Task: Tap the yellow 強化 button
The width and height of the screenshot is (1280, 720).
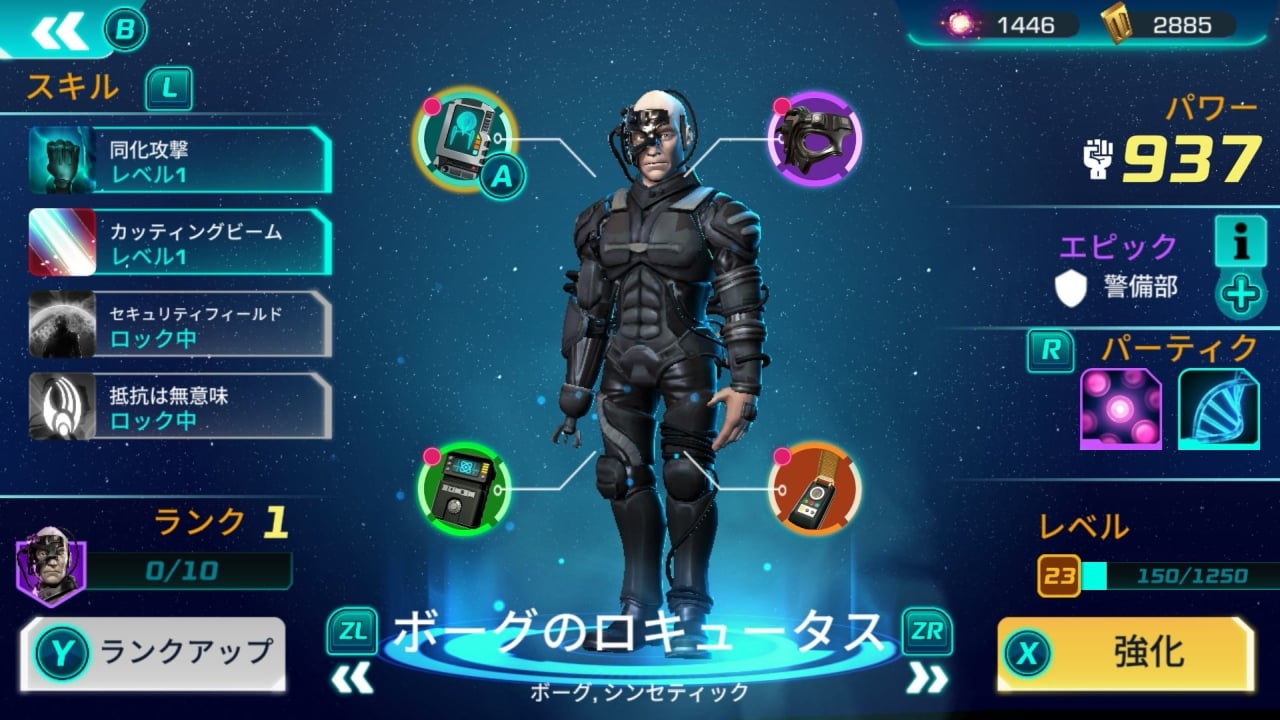Action: pyautogui.click(x=1126, y=653)
